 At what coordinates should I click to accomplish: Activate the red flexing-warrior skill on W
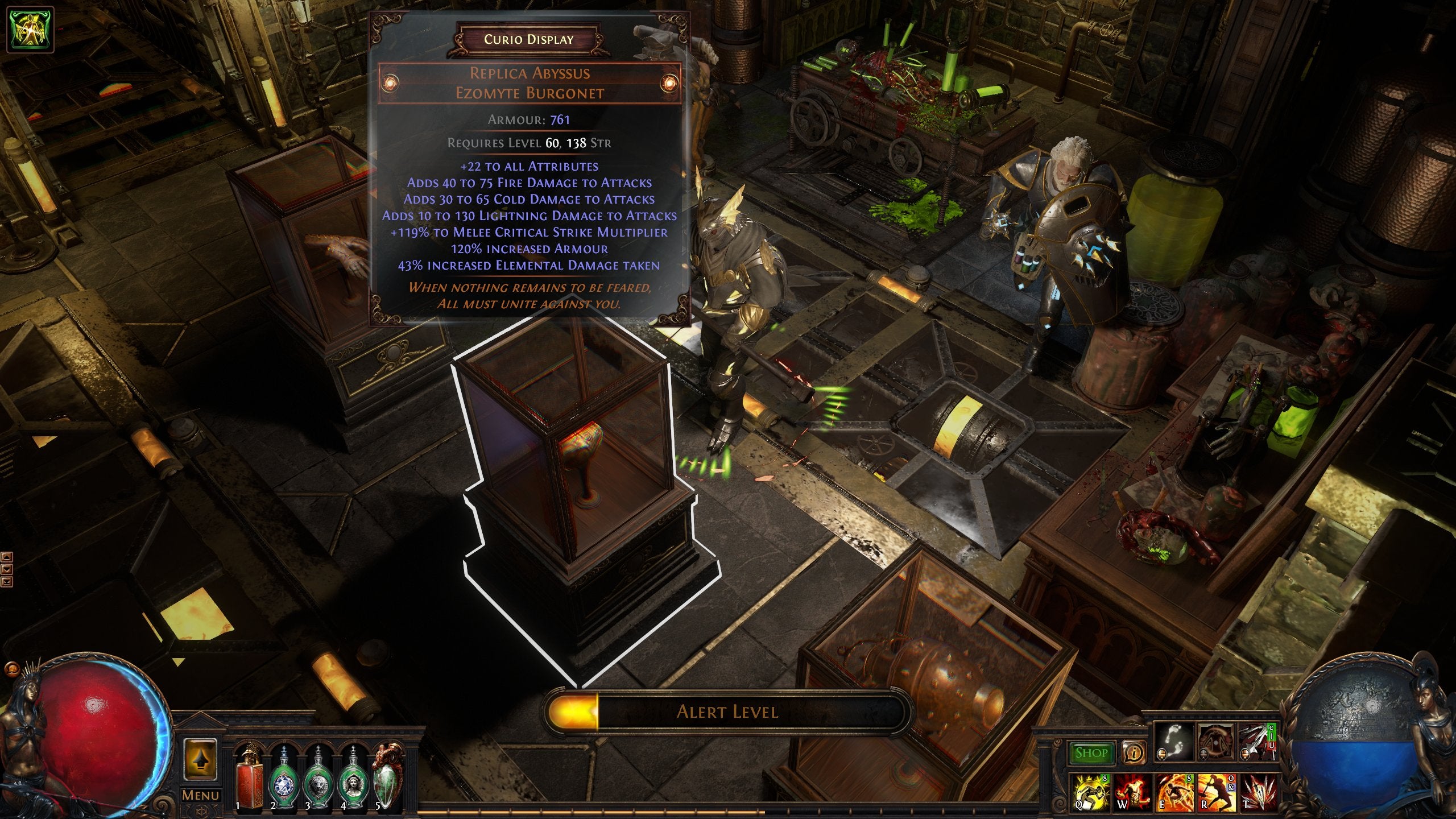[x=1132, y=793]
